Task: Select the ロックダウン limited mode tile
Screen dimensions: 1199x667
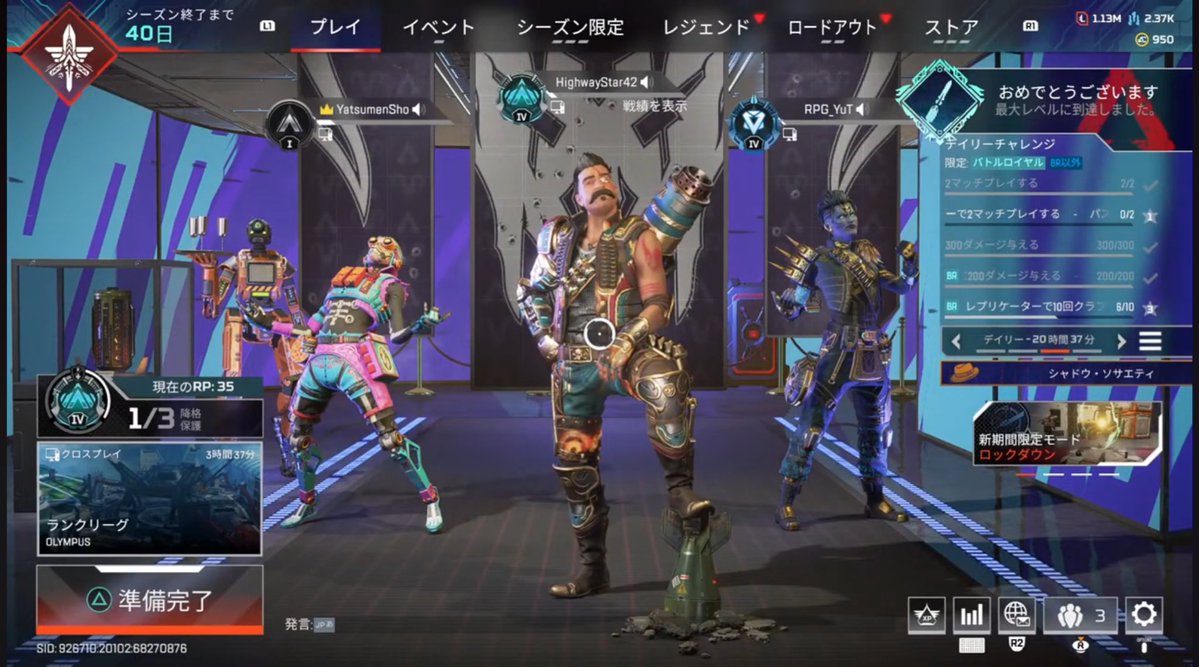Action: [x=1066, y=434]
